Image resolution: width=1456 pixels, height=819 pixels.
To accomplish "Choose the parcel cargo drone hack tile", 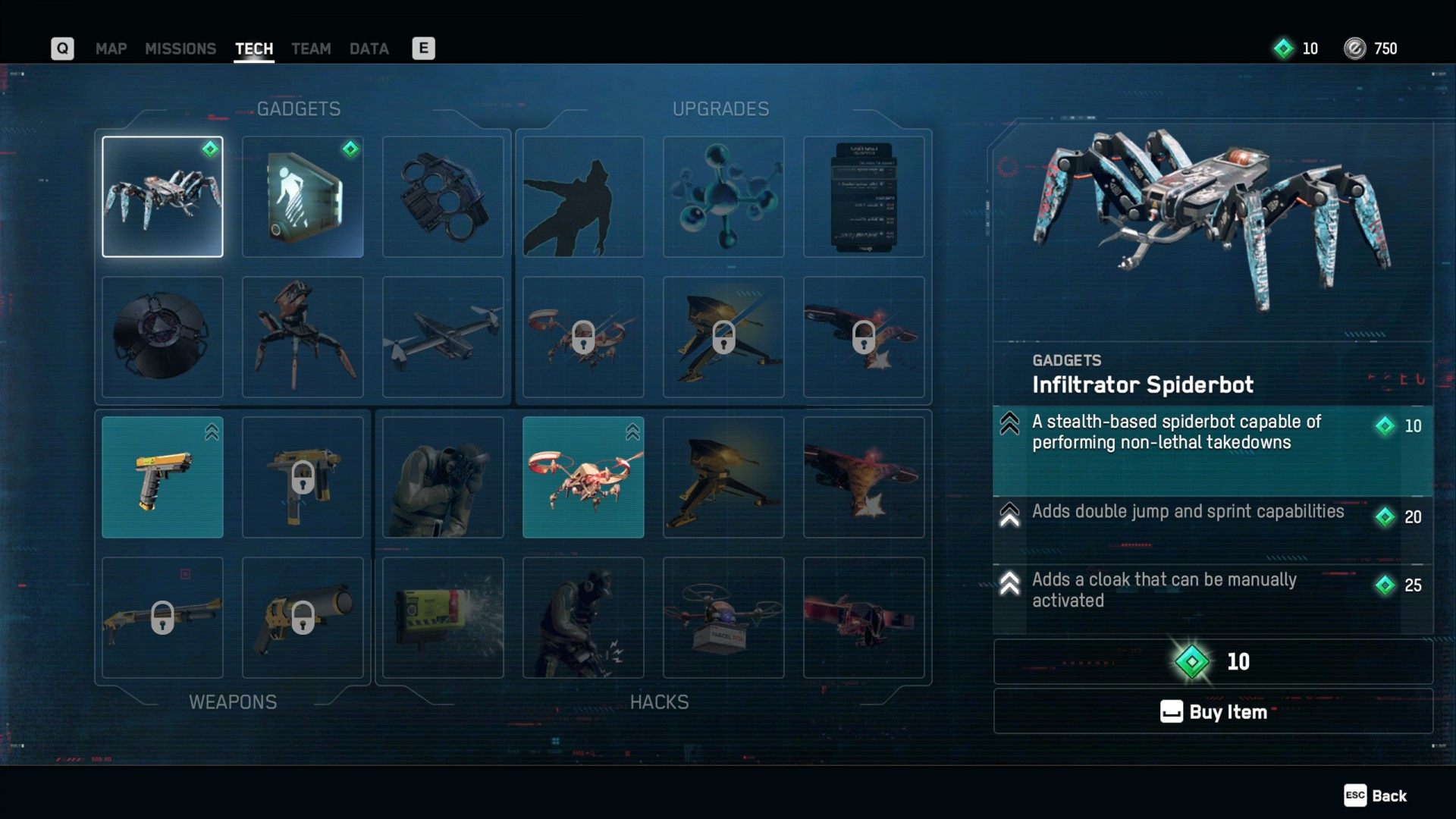I will tap(723, 617).
